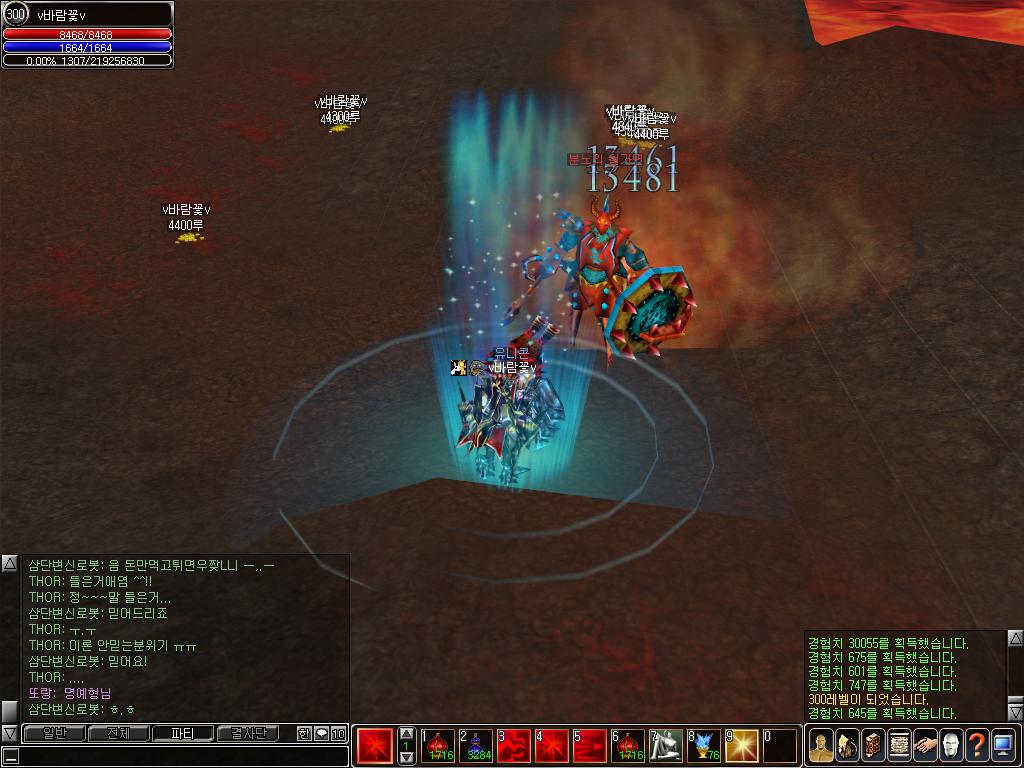This screenshot has height=768, width=1024.
Task: Click the chat text input field
Action: point(180,756)
